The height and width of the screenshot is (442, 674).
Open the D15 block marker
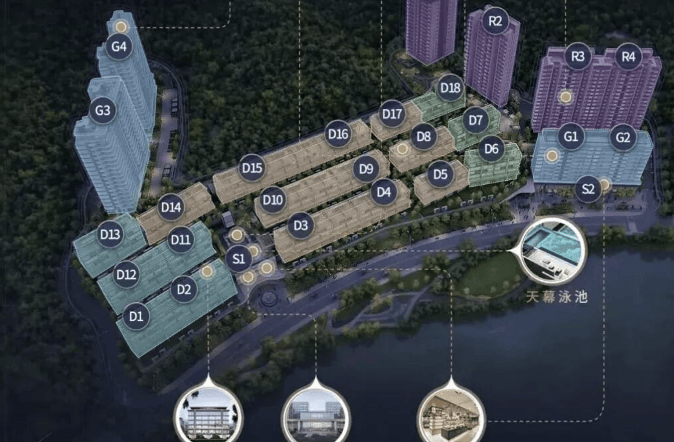(x=252, y=168)
